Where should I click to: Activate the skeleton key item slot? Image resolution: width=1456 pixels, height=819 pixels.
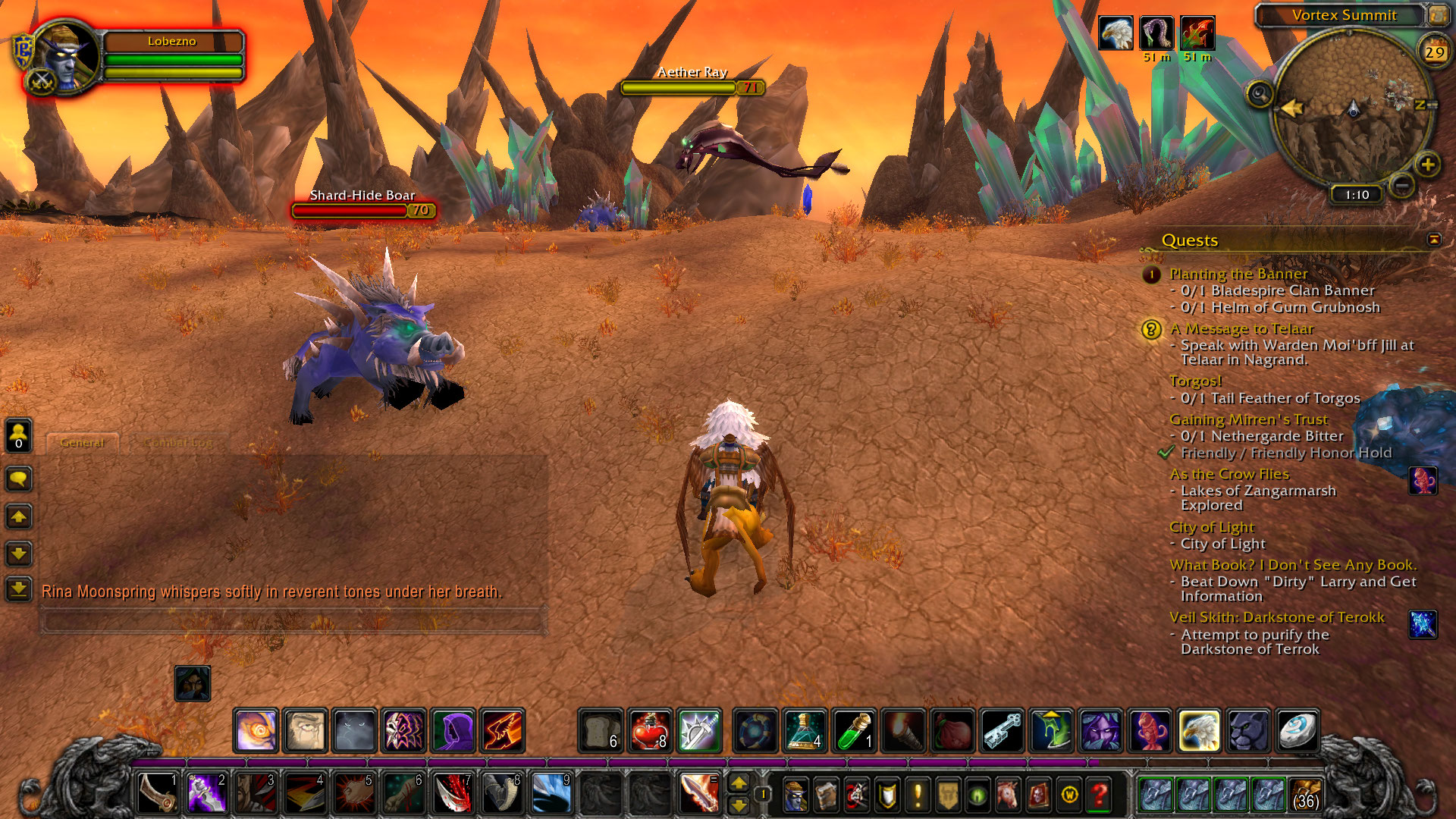1002,730
